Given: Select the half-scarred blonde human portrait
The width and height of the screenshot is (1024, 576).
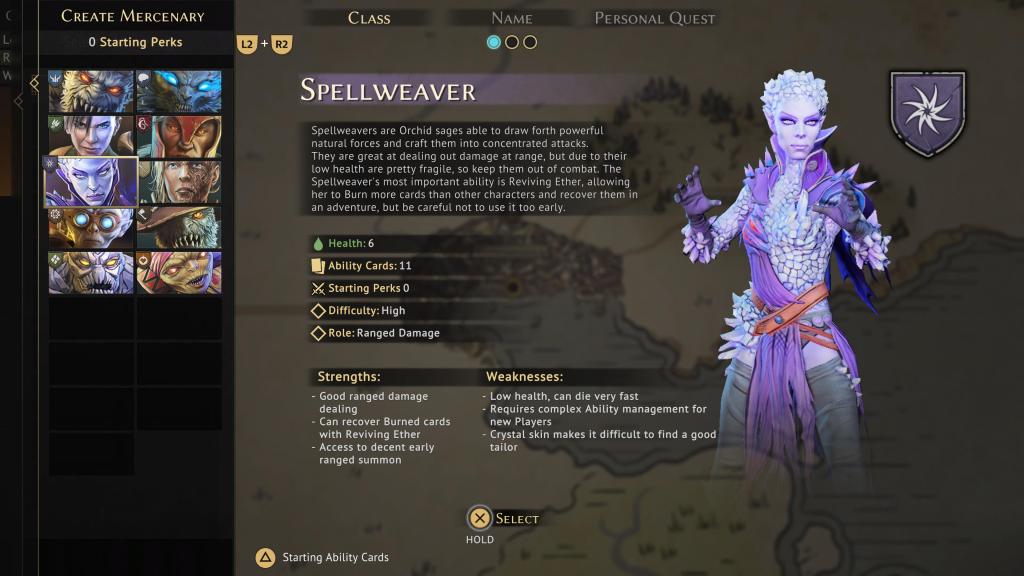Looking at the screenshot, I should click(179, 182).
